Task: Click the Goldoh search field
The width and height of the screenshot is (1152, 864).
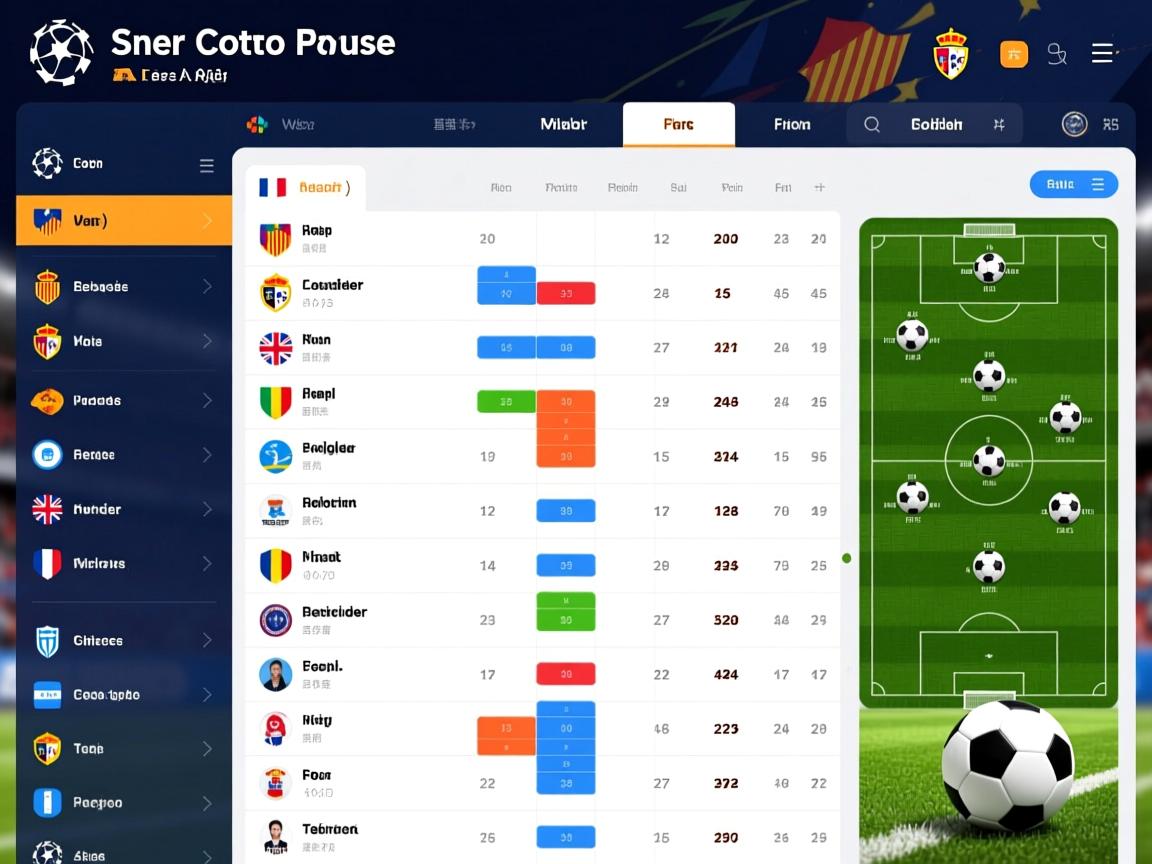Action: 935,125
